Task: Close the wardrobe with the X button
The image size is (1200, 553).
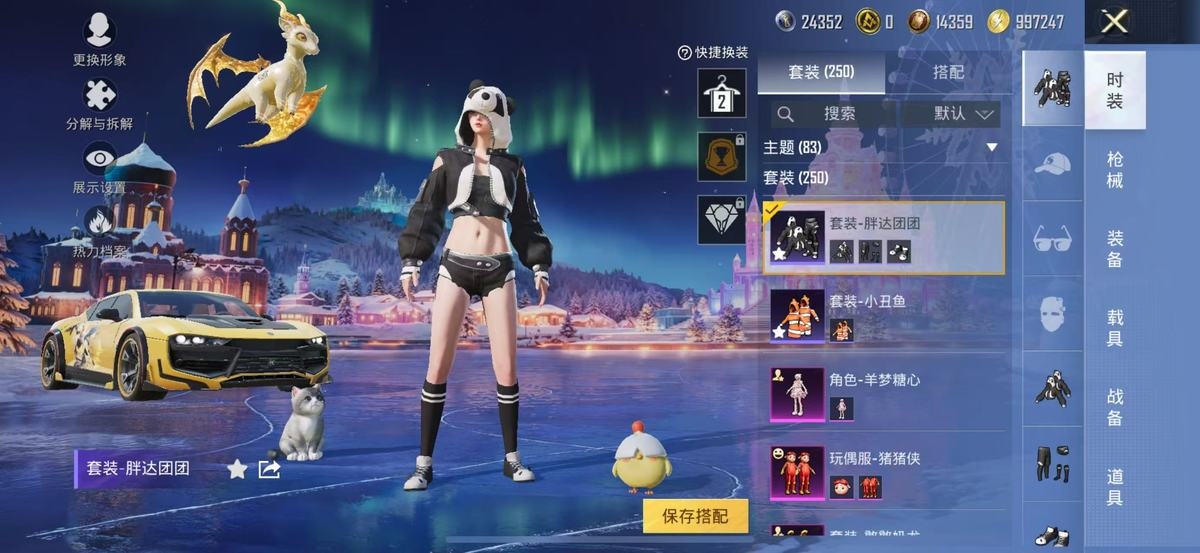Action: [x=1114, y=22]
